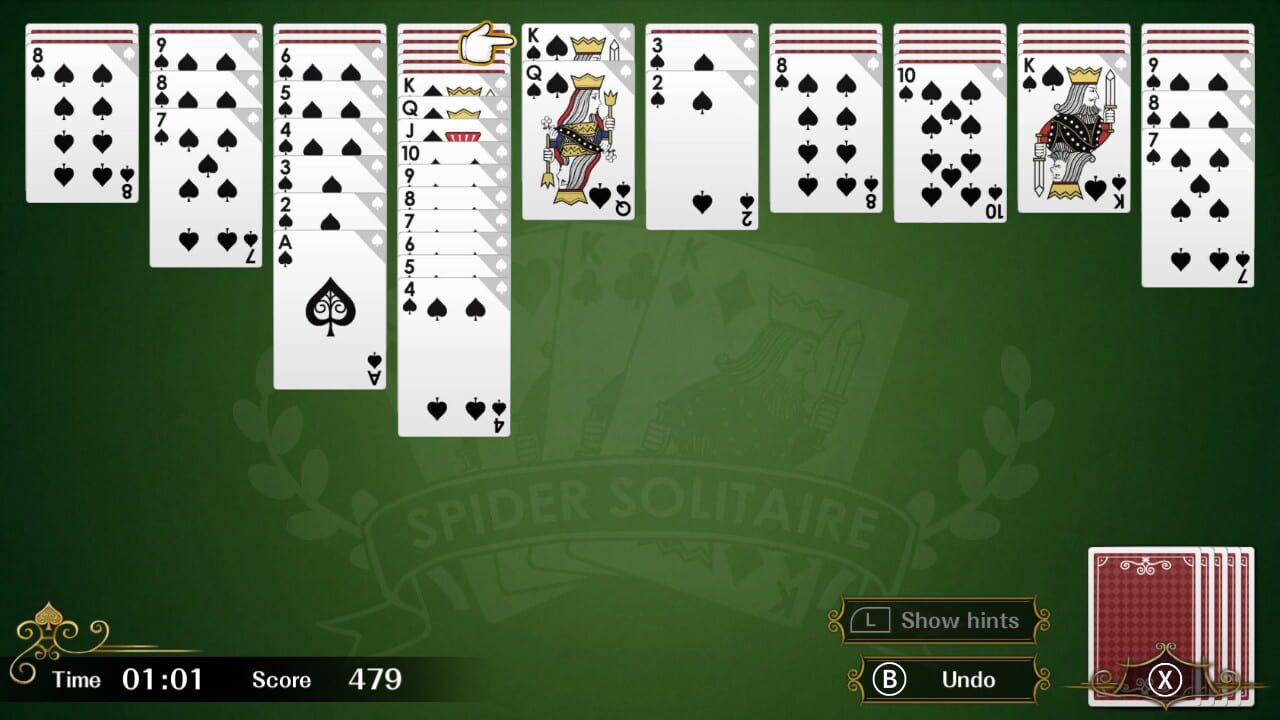Click the L button icon beside Show hints
Viewport: 1280px width, 720px height.
coord(872,620)
